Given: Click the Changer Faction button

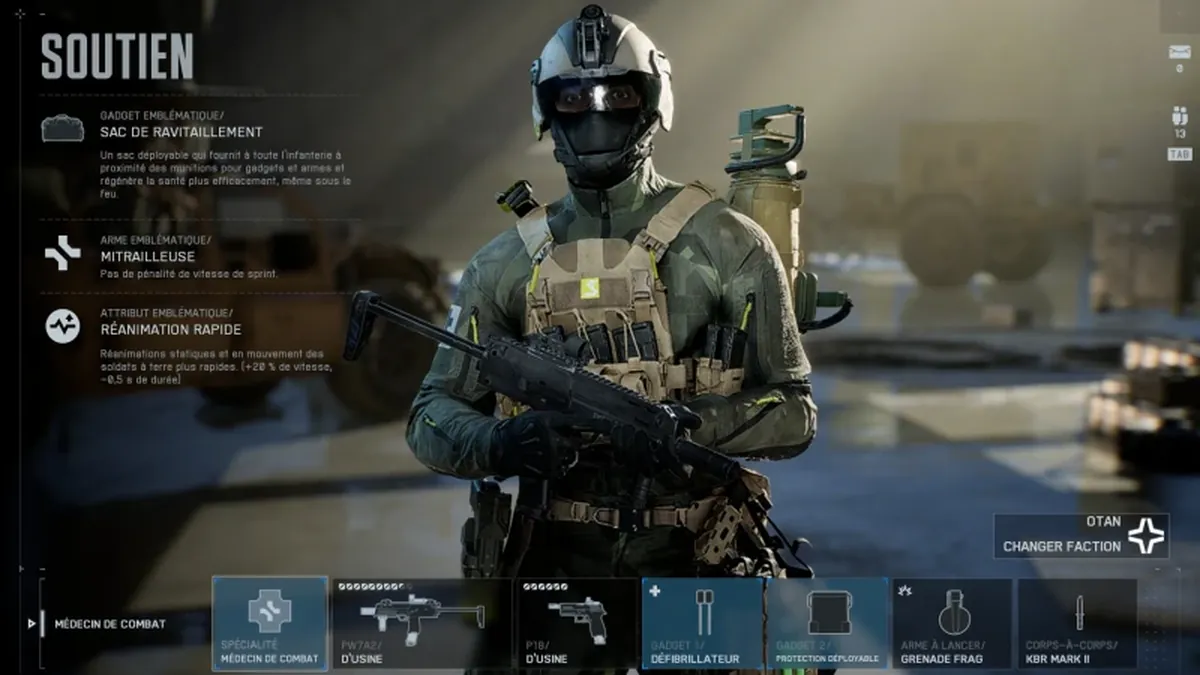Looking at the screenshot, I should [x=1081, y=537].
